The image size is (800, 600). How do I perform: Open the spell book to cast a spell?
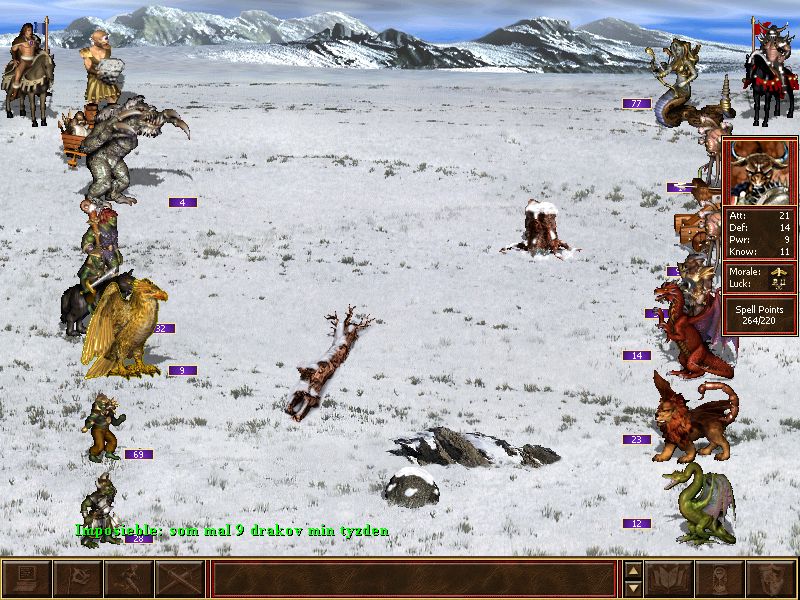[x=670, y=579]
